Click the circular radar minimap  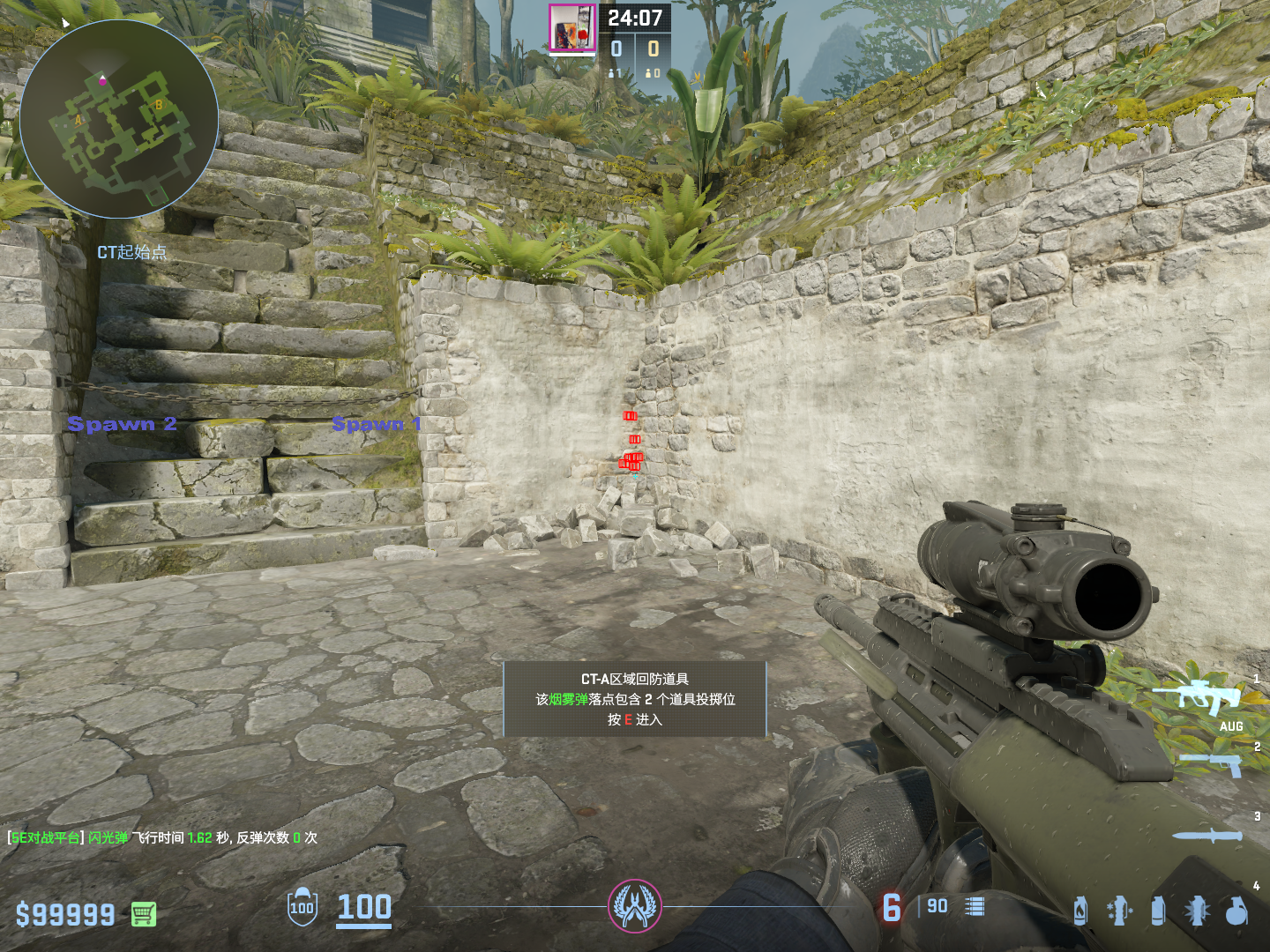[x=119, y=119]
